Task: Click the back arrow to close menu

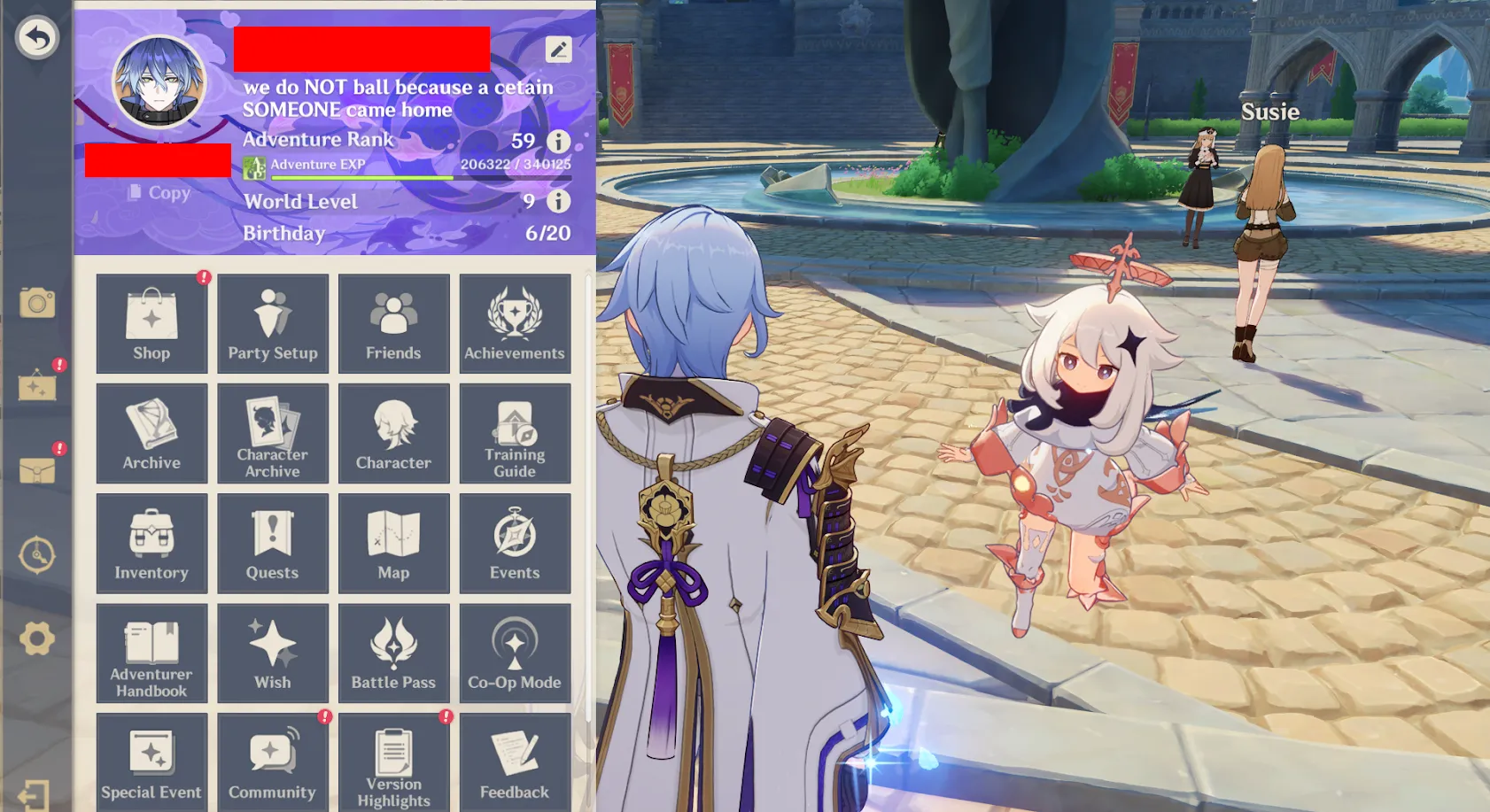Action: click(37, 38)
